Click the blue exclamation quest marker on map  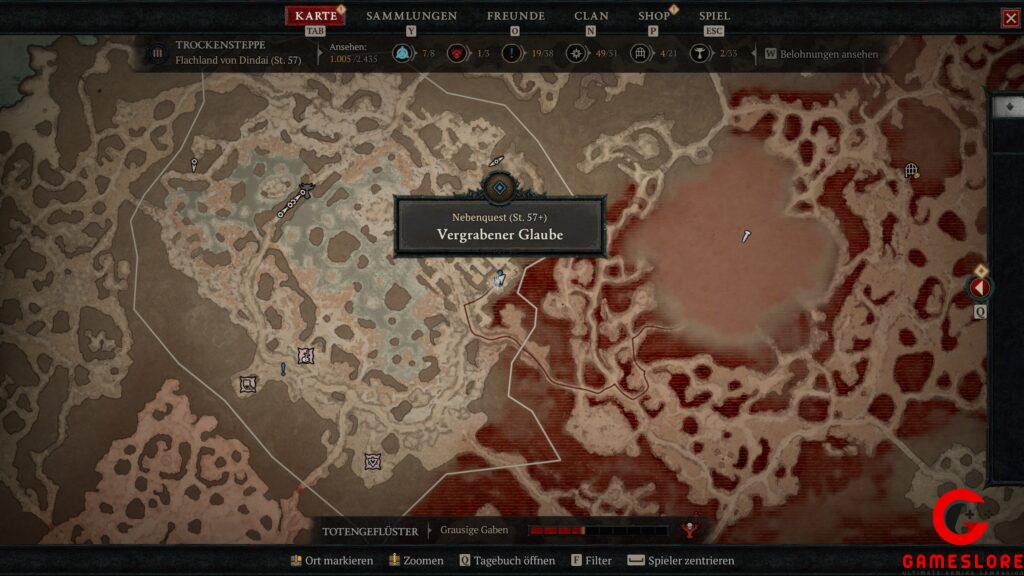(283, 369)
